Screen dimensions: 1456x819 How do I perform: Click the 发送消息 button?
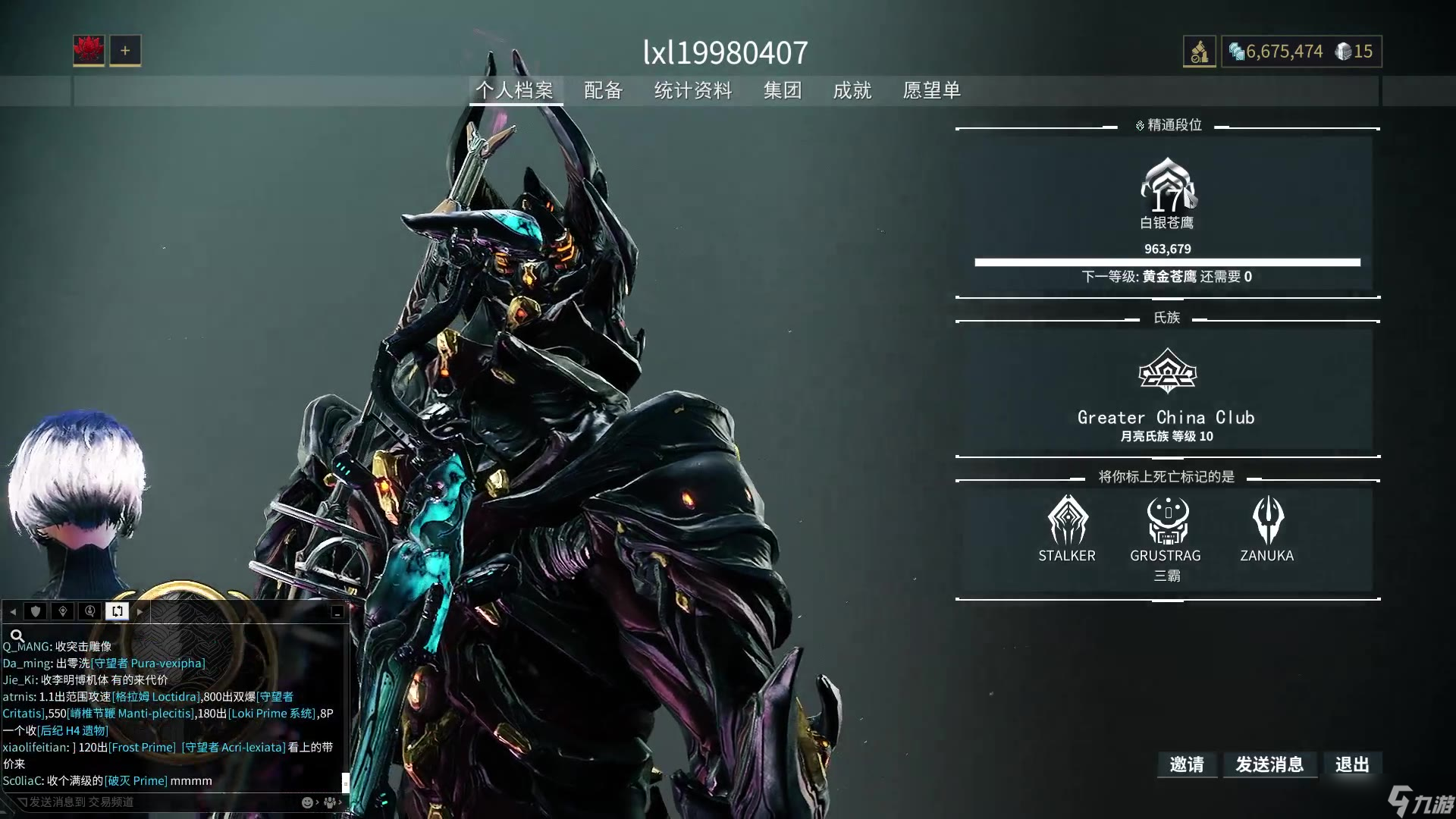[x=1269, y=764]
